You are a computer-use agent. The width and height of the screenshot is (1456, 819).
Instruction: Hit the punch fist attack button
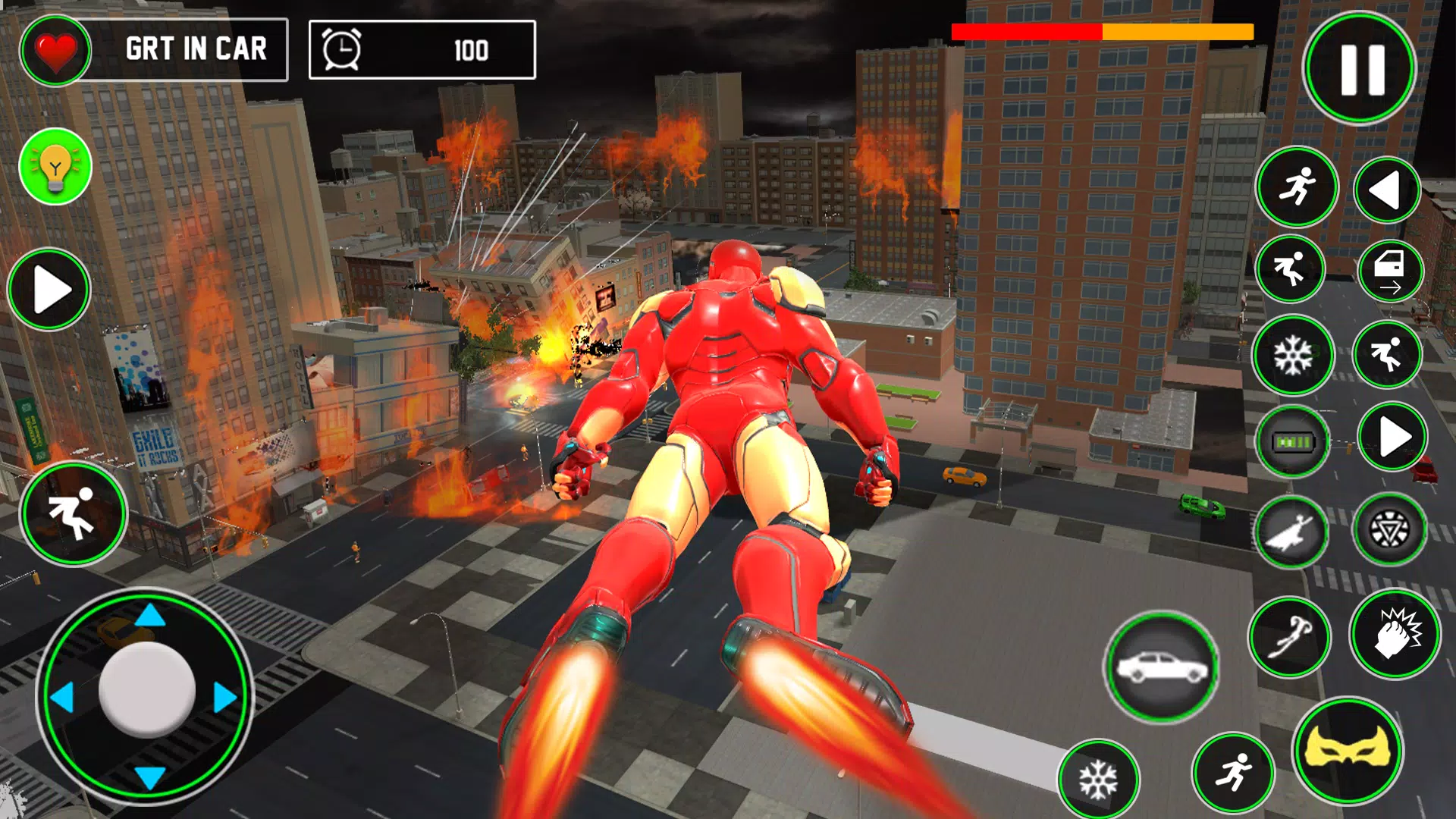point(1395,633)
